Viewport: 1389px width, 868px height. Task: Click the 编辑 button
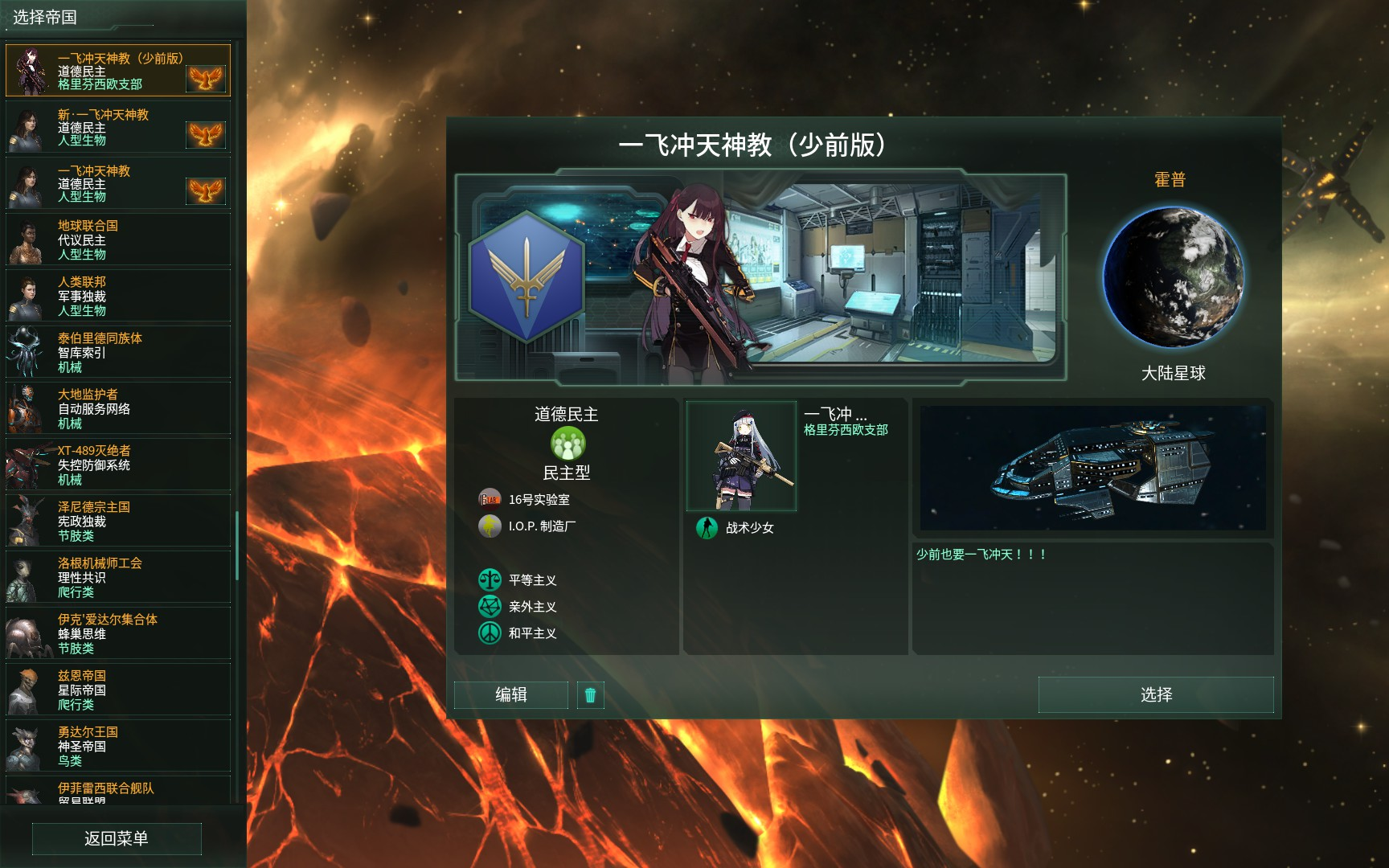pos(510,694)
